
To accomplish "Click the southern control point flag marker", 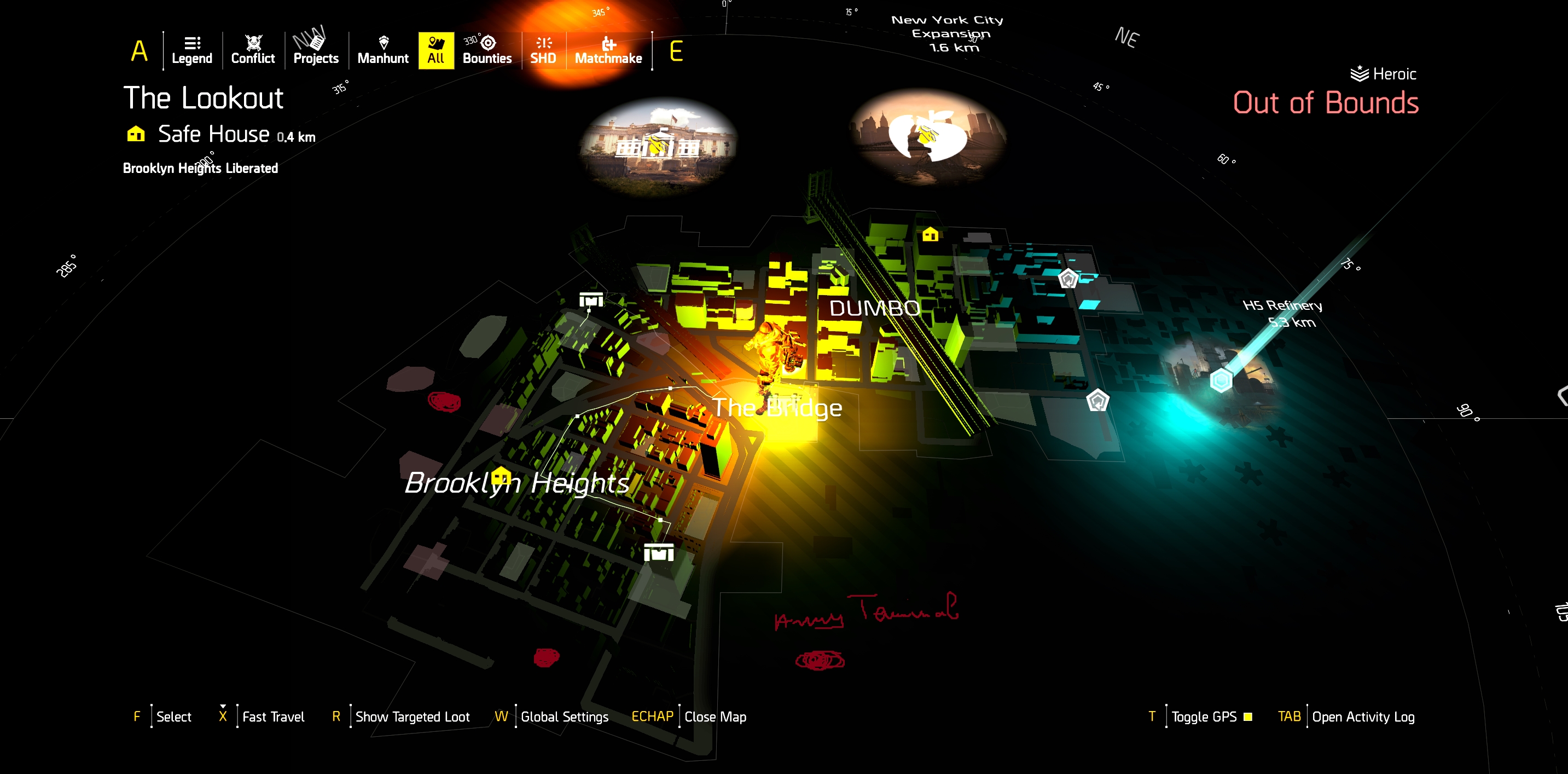I will (659, 553).
